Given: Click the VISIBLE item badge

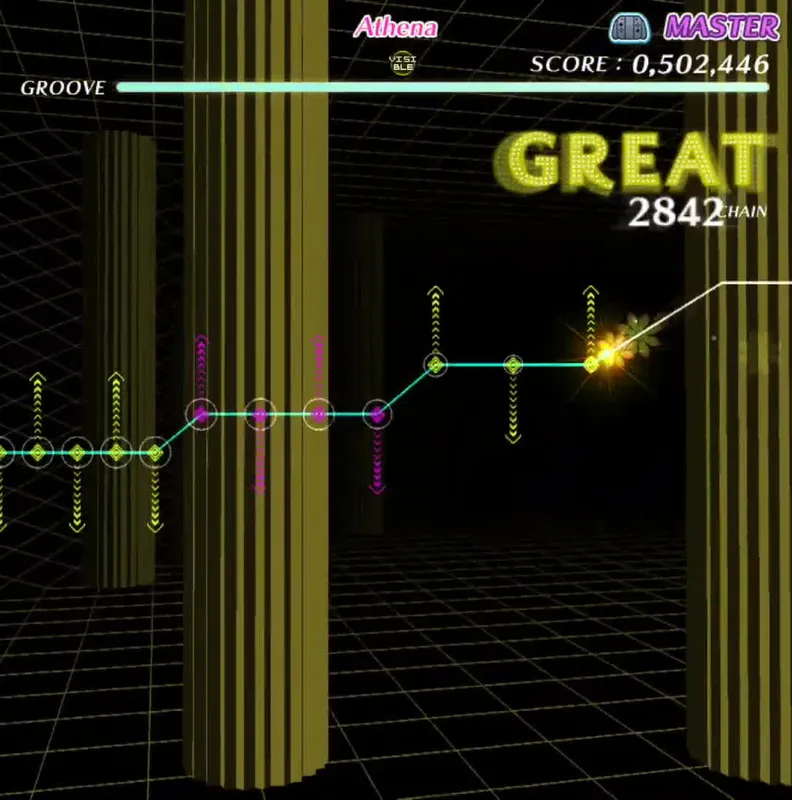Looking at the screenshot, I should [402, 62].
